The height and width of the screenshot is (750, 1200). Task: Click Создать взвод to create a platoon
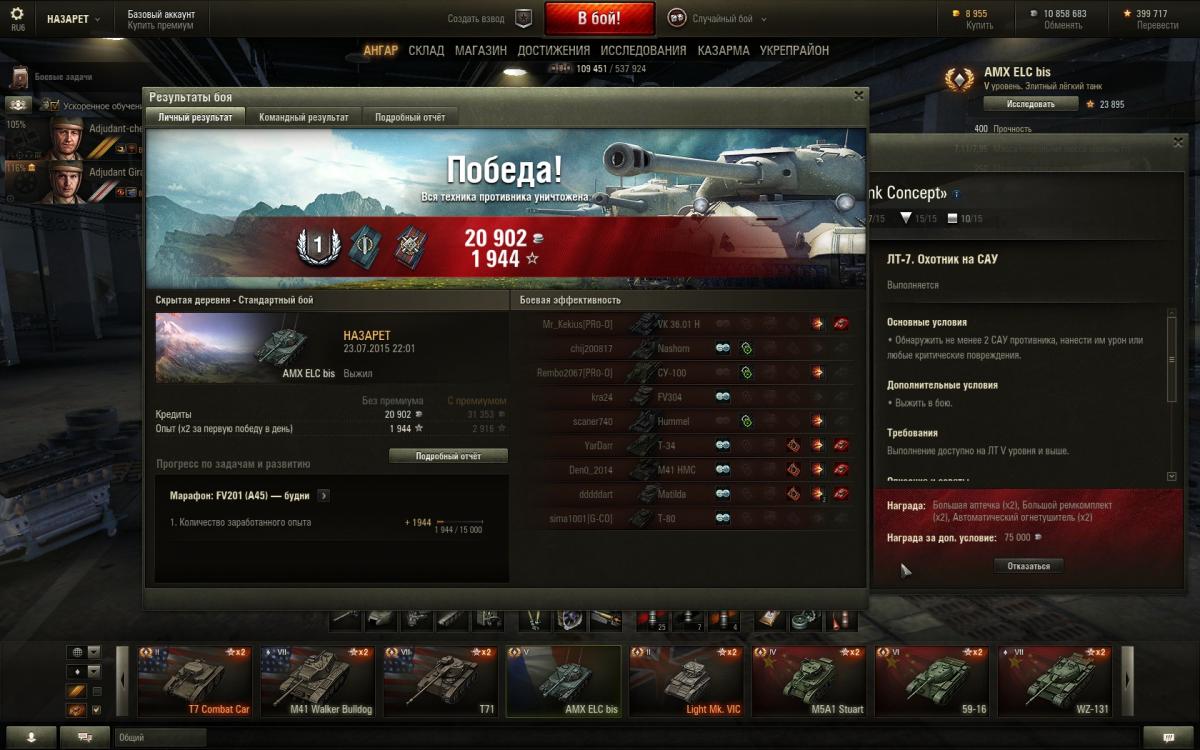[490, 18]
